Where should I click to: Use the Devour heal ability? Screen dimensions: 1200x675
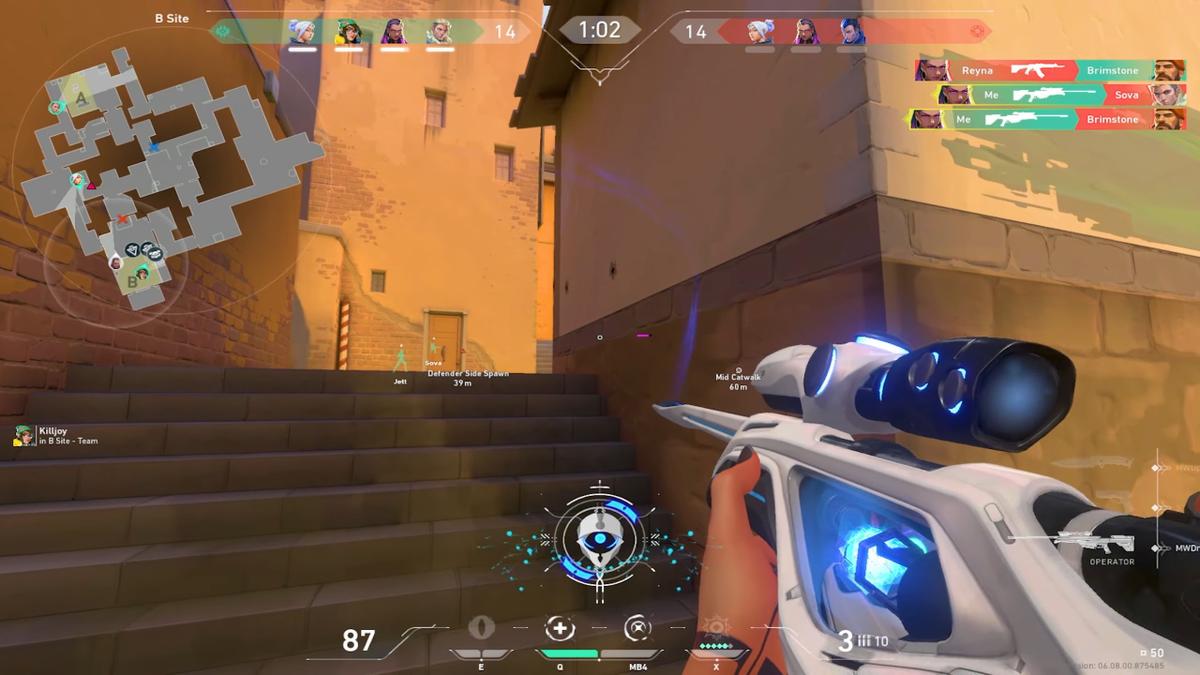pyautogui.click(x=560, y=629)
